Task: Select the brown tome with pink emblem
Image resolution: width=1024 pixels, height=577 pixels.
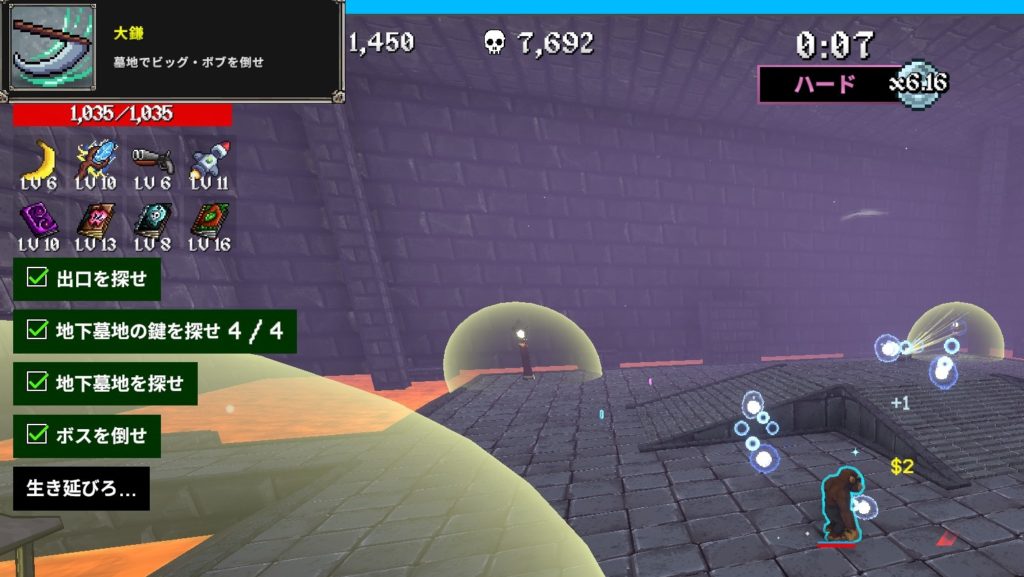Action: click(96, 220)
